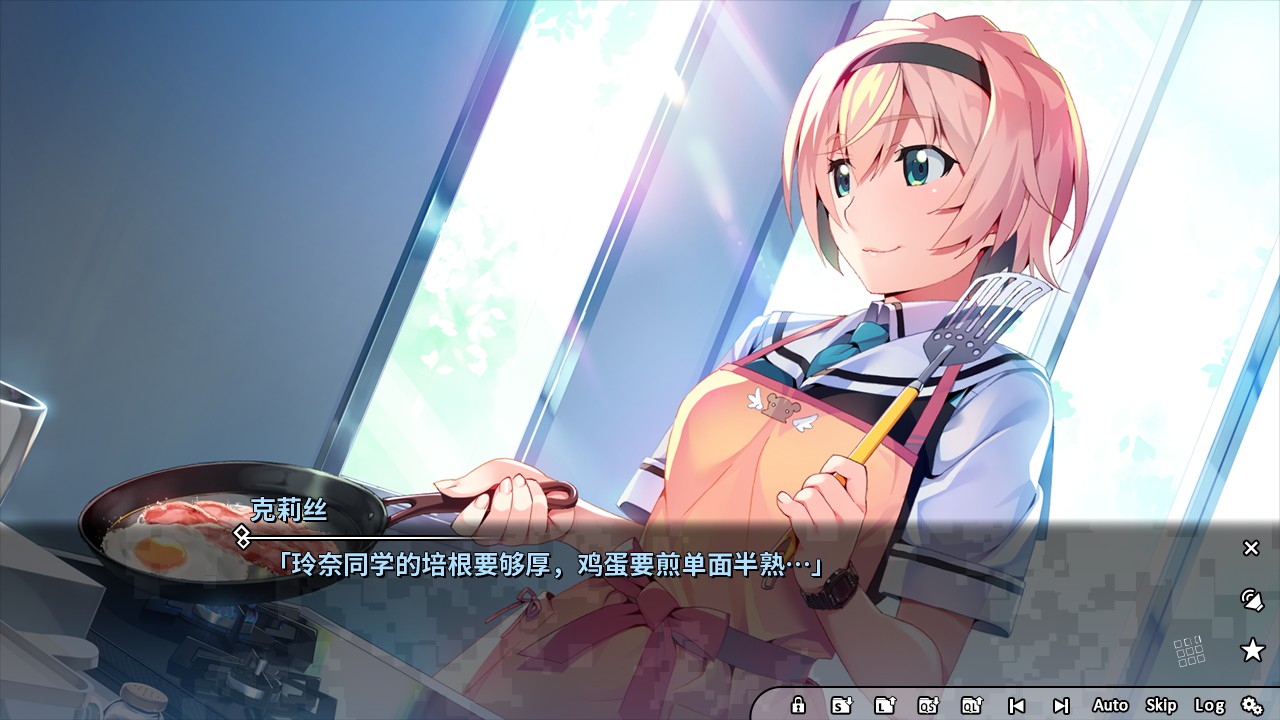Replay the voice line with the speaker icon
This screenshot has height=720, width=1280.
point(1252,601)
